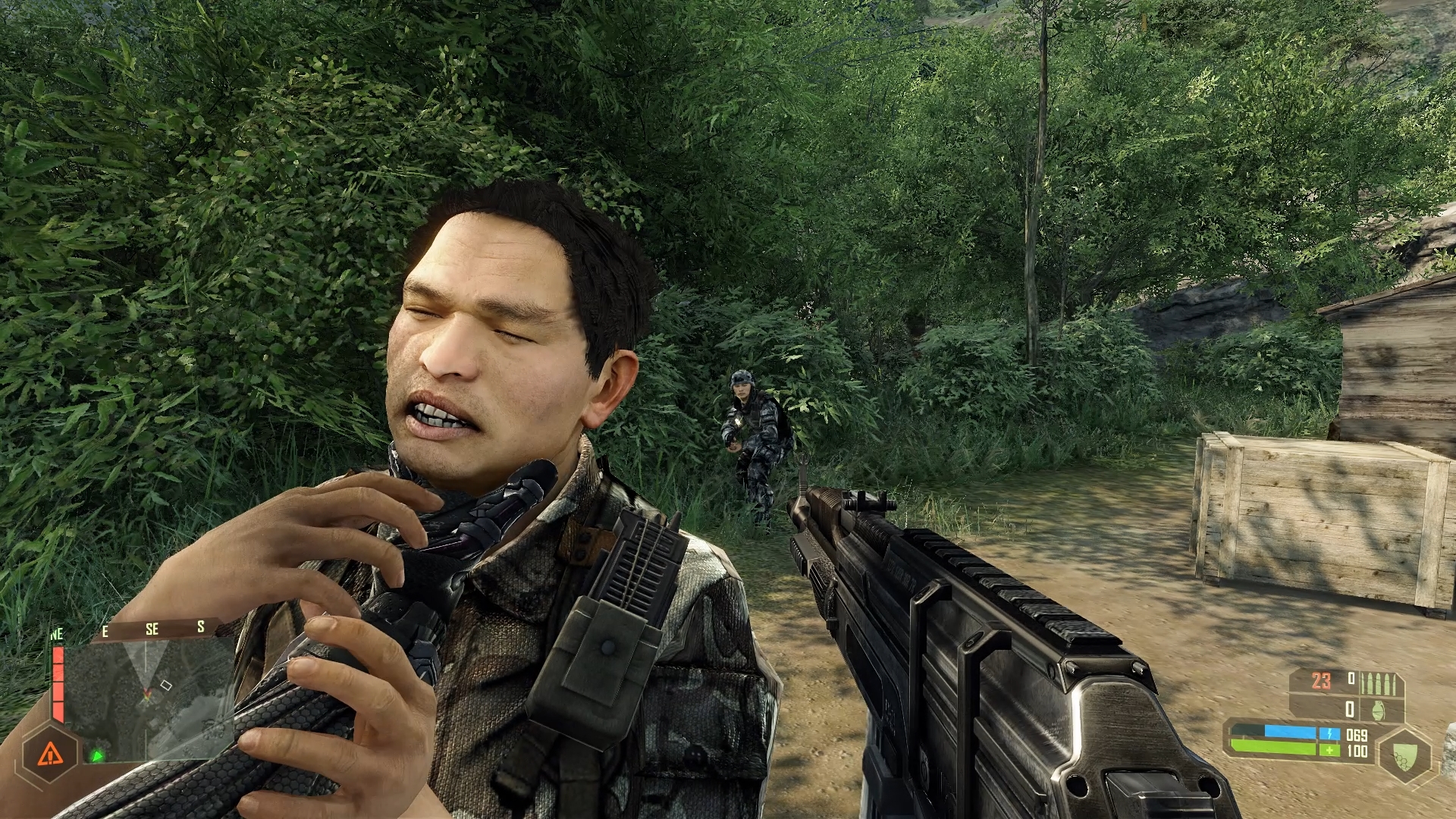
Task: Click the white square marker on minimap
Action: click(x=167, y=686)
